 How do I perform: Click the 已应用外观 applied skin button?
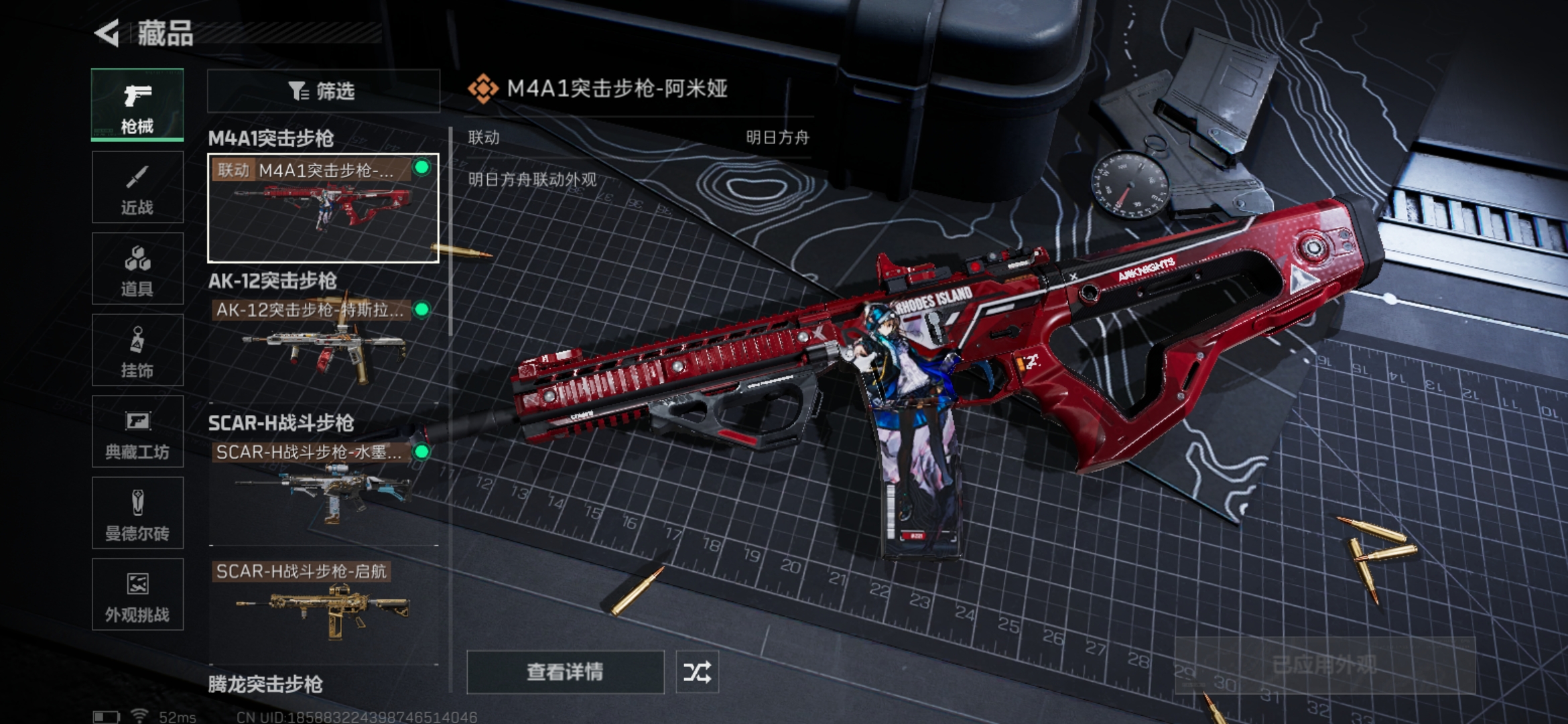click(x=1325, y=665)
